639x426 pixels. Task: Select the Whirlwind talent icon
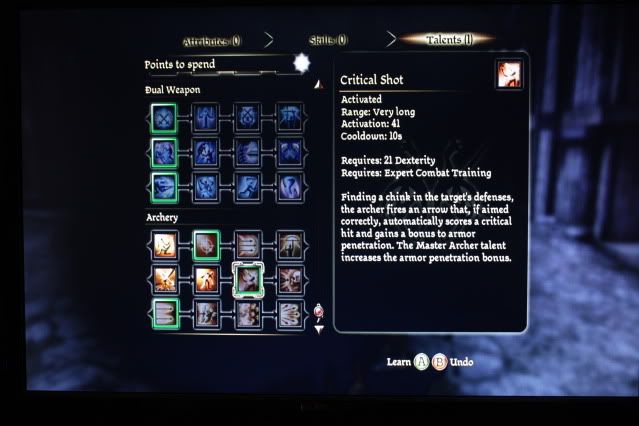tap(289, 187)
